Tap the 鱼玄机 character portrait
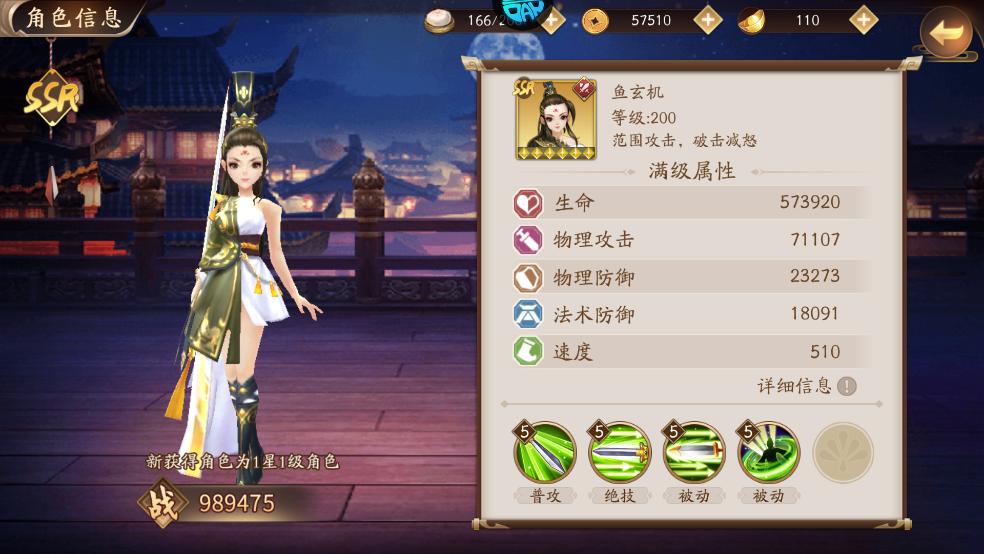 click(x=555, y=119)
